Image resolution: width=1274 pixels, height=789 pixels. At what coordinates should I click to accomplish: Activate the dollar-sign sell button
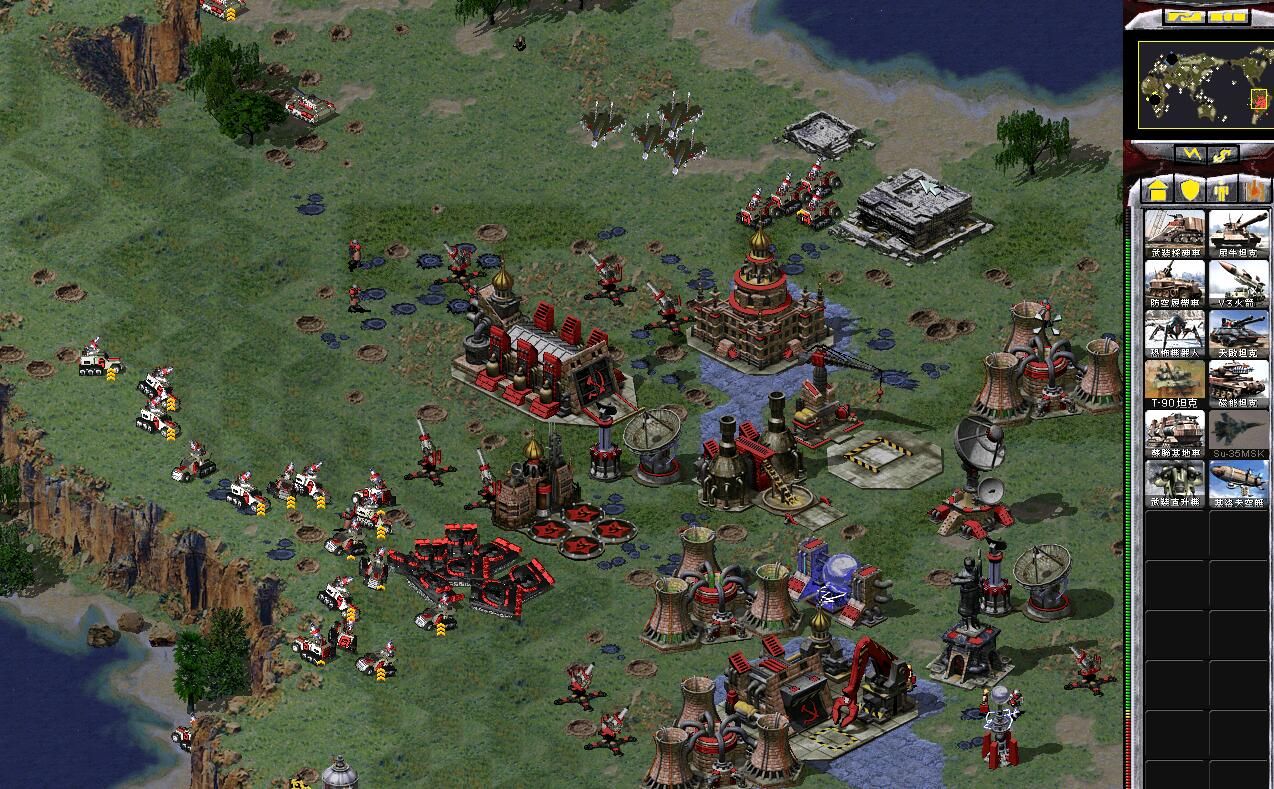click(1223, 155)
